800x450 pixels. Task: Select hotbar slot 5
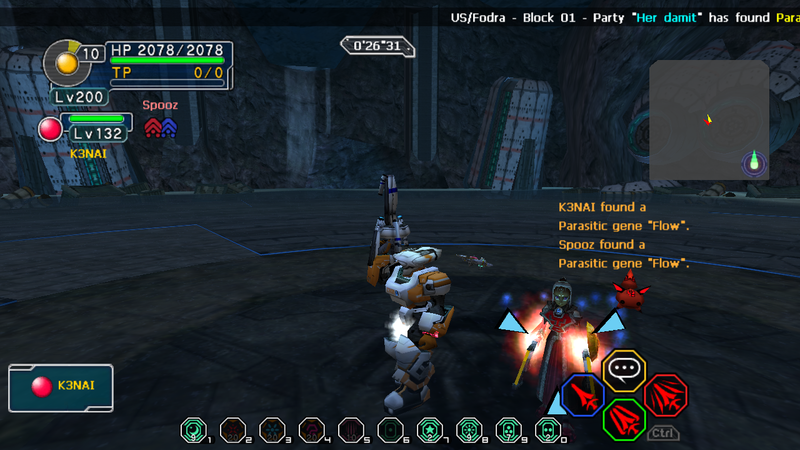pos(351,430)
